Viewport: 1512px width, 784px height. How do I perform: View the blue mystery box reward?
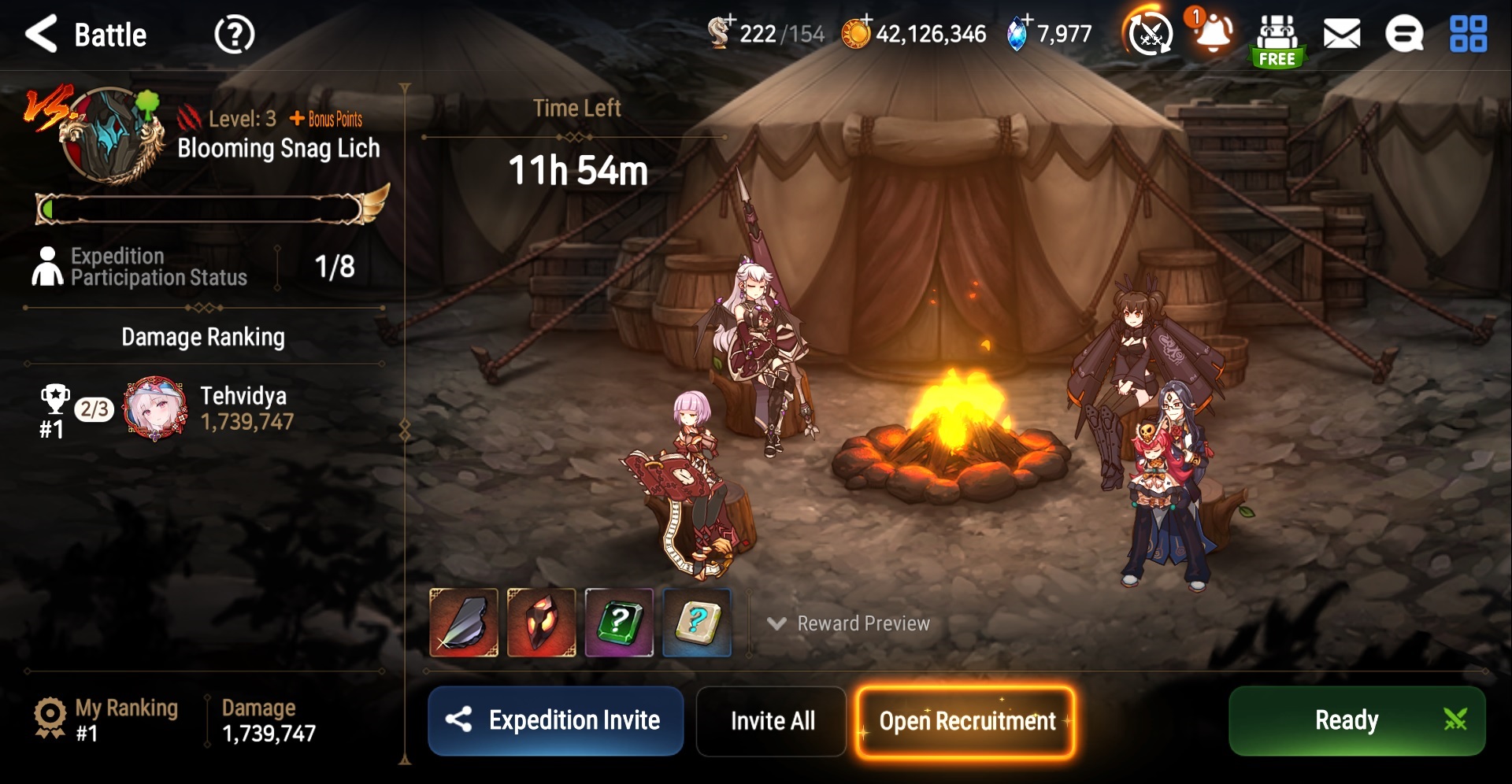tap(697, 623)
